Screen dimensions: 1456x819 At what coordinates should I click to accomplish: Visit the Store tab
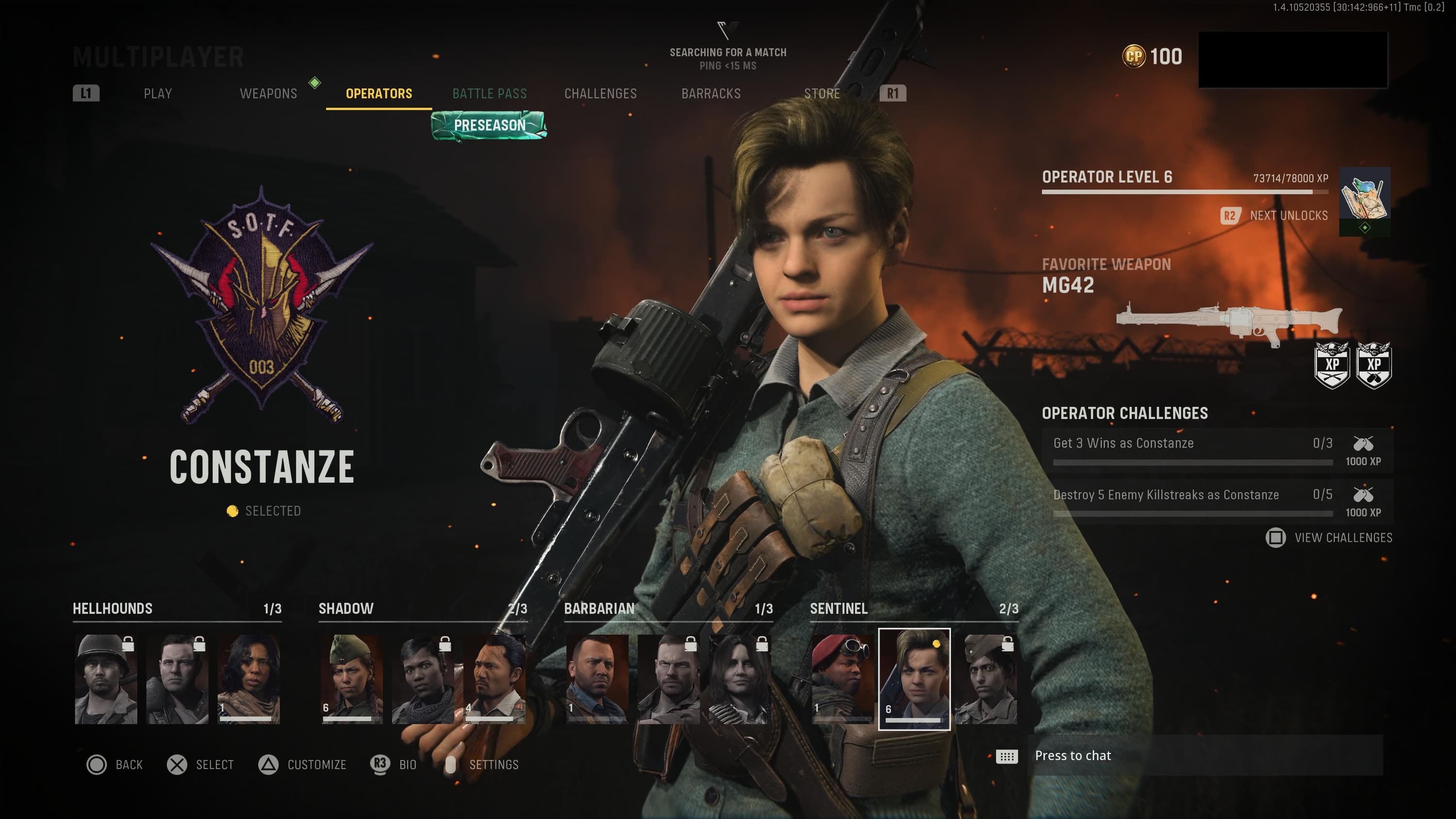pos(822,93)
